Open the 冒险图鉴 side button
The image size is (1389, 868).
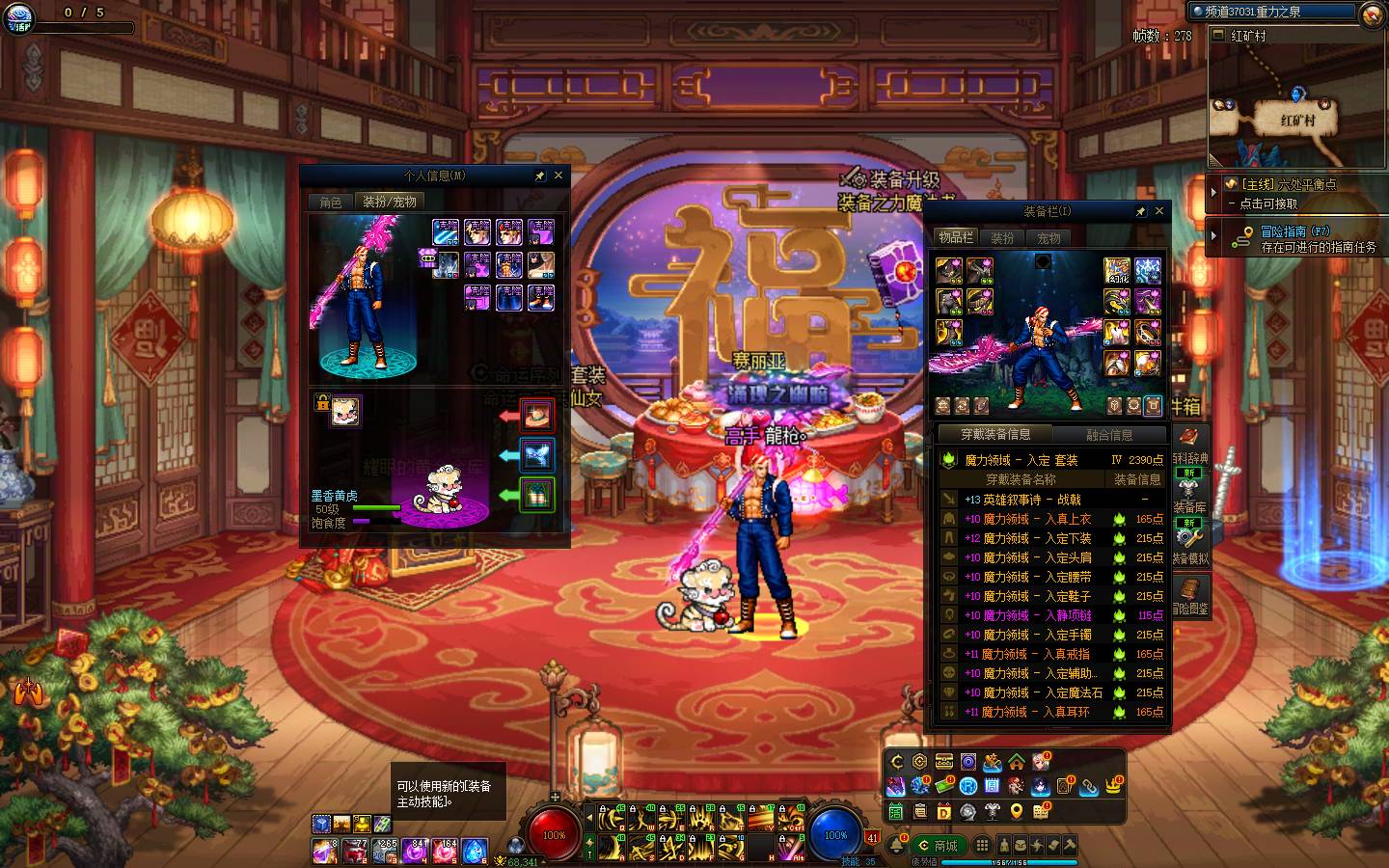coord(1190,597)
